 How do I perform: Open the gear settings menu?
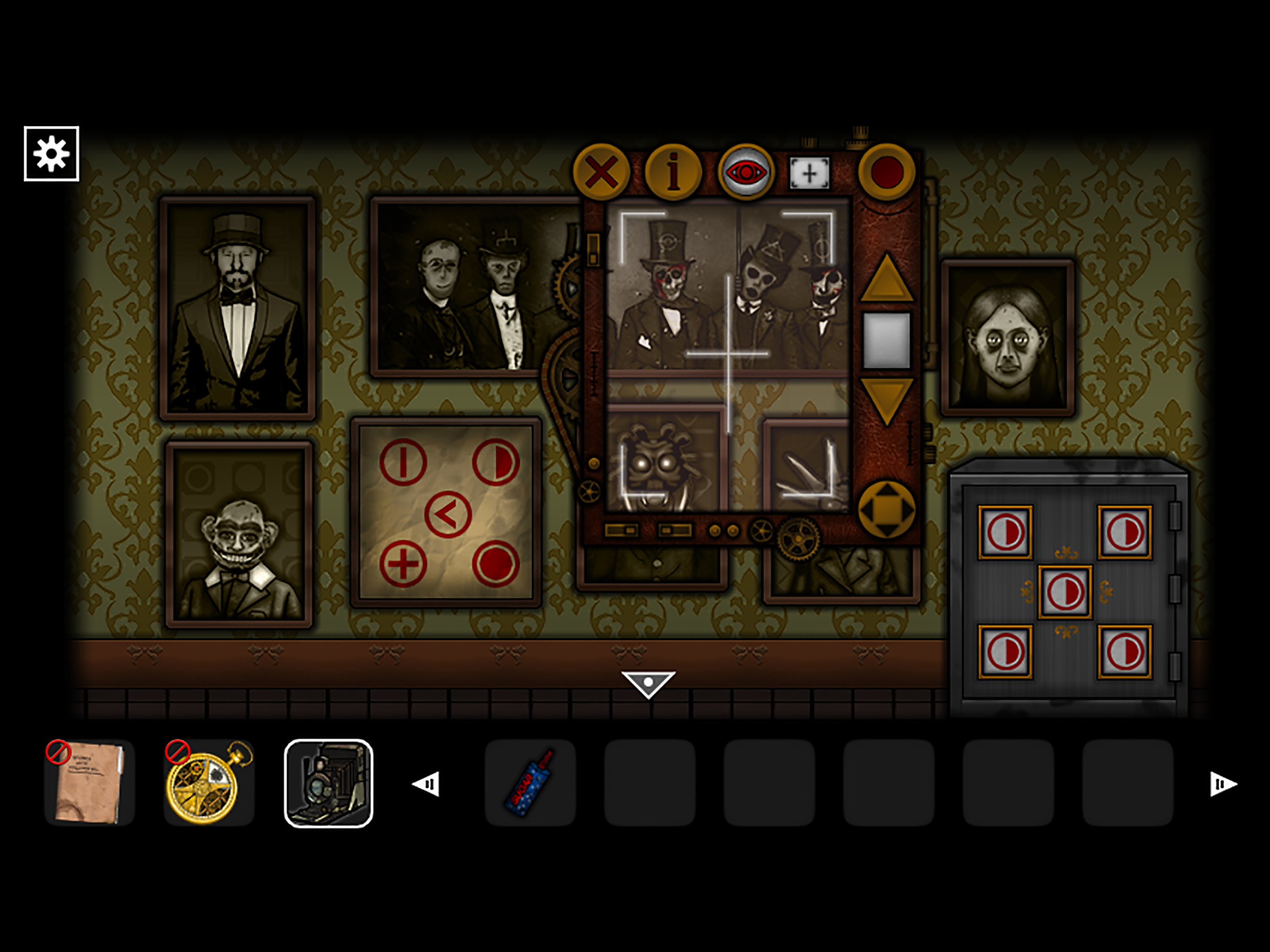pyautogui.click(x=51, y=154)
